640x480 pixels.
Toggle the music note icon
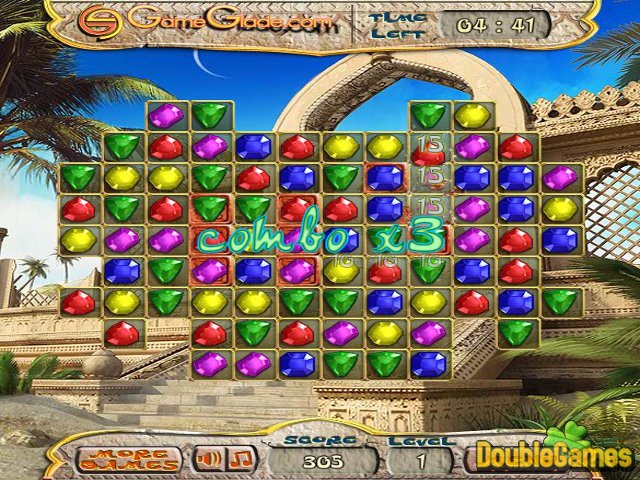(x=242, y=458)
